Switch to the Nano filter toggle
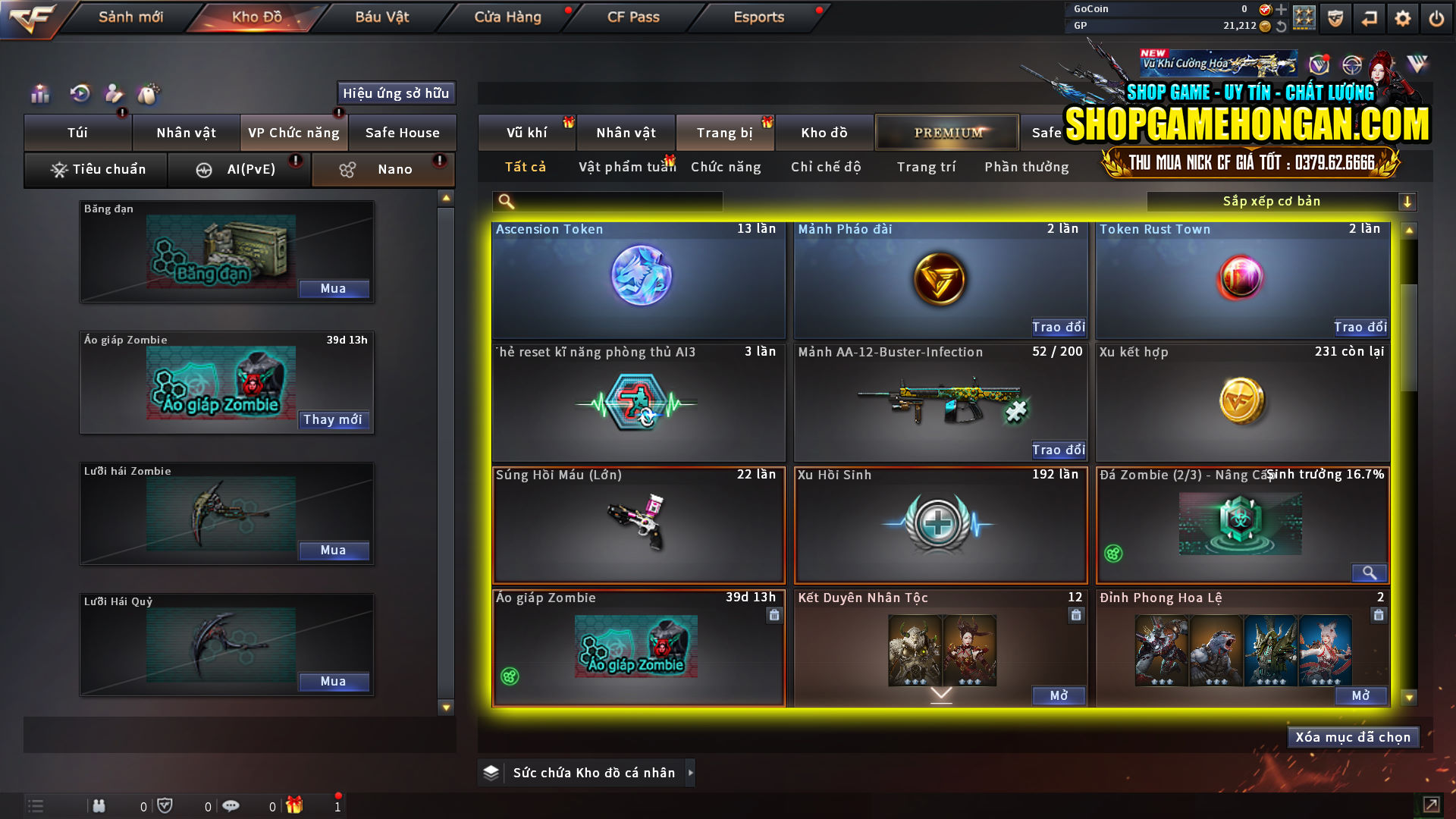 coord(382,169)
